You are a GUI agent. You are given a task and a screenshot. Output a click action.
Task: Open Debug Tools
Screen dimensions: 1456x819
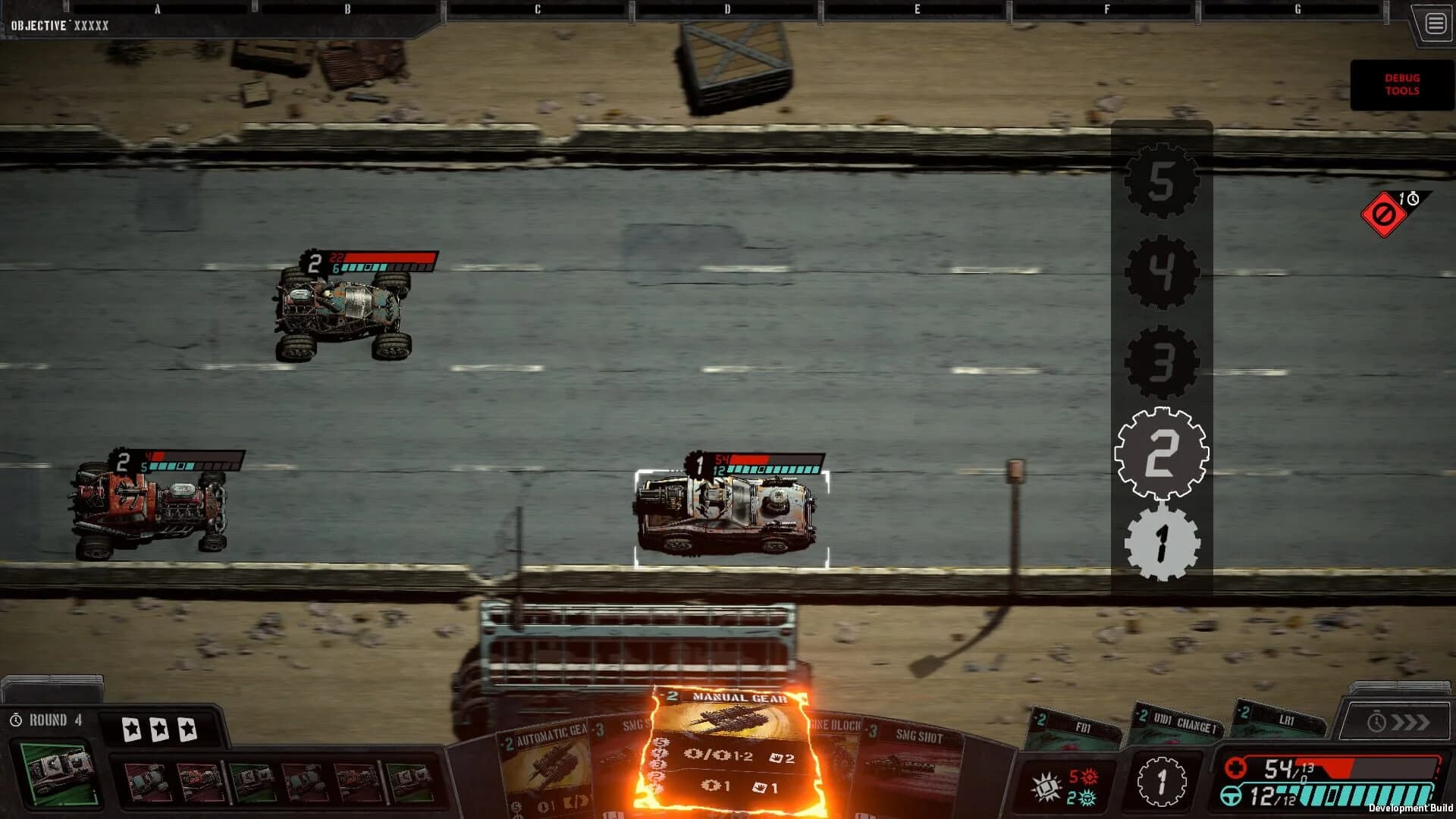point(1401,84)
